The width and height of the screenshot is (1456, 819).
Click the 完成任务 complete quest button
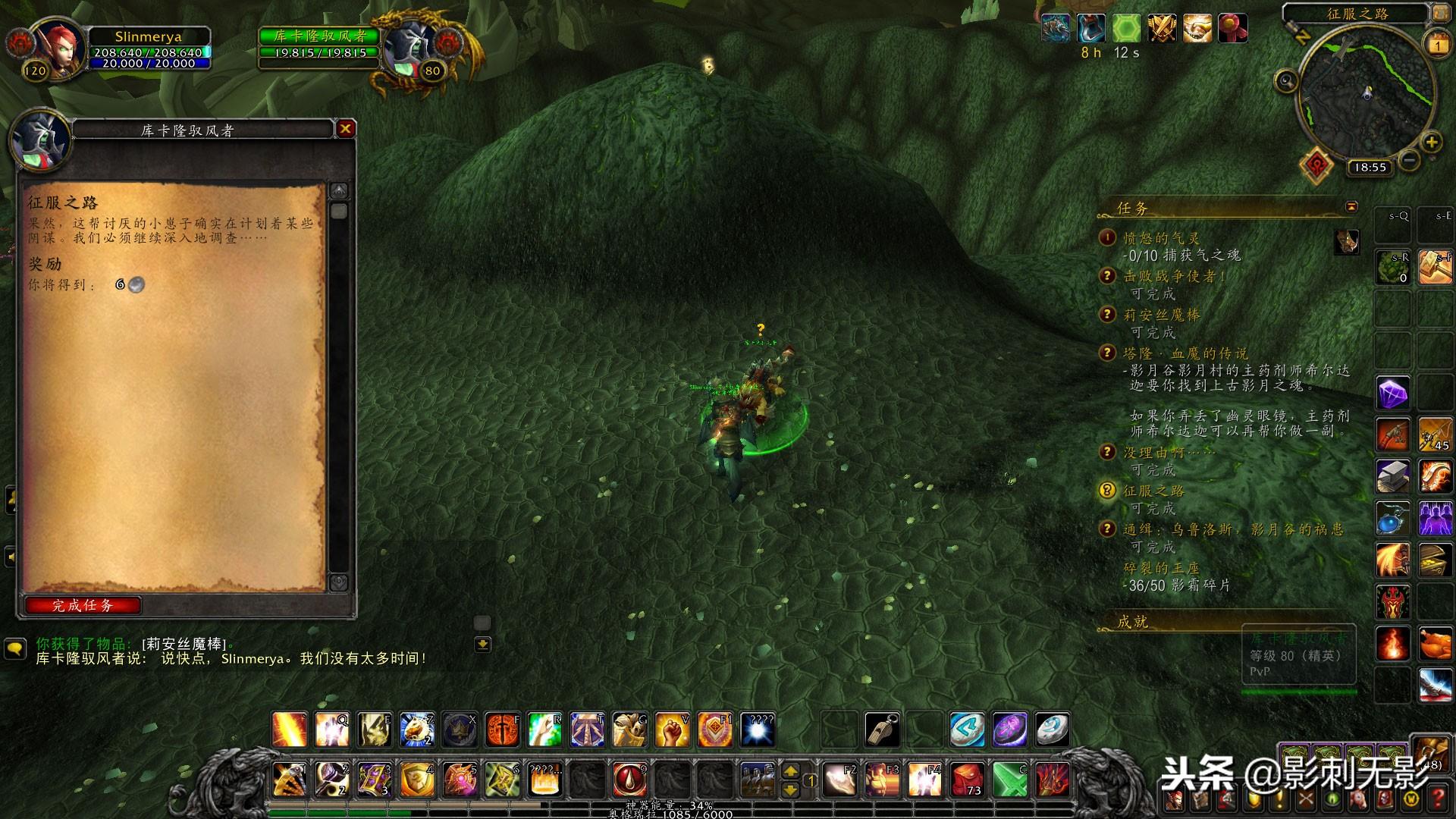[x=83, y=605]
